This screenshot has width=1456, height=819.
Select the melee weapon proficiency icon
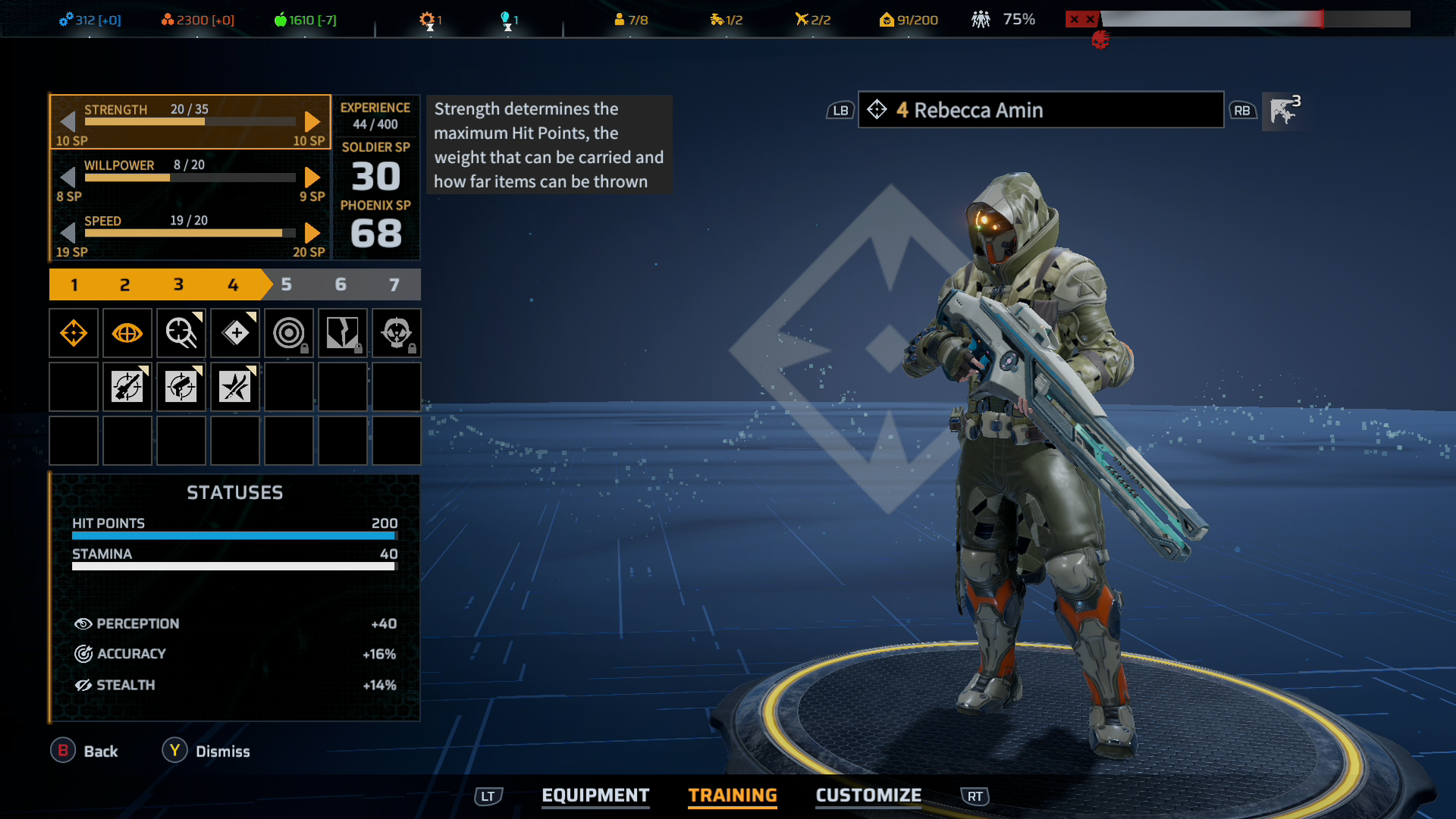tap(235, 387)
